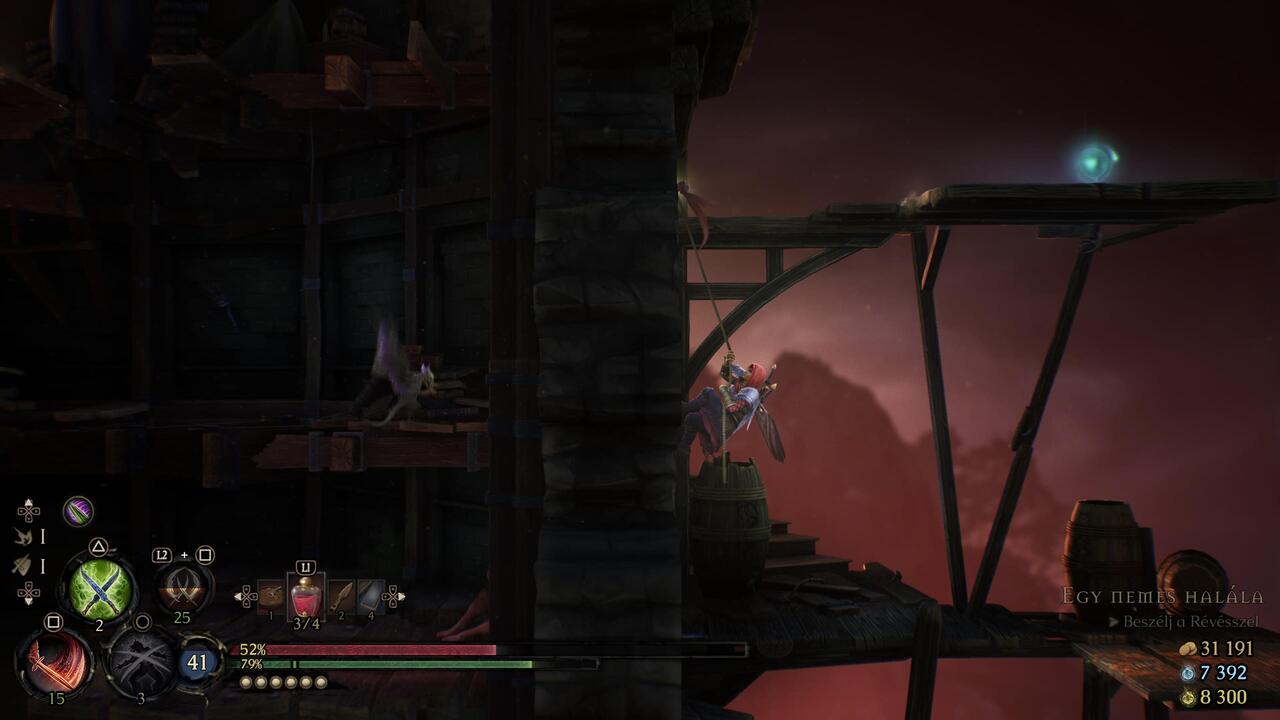Select the red health potion slot
This screenshot has width=1280, height=720.
point(305,598)
